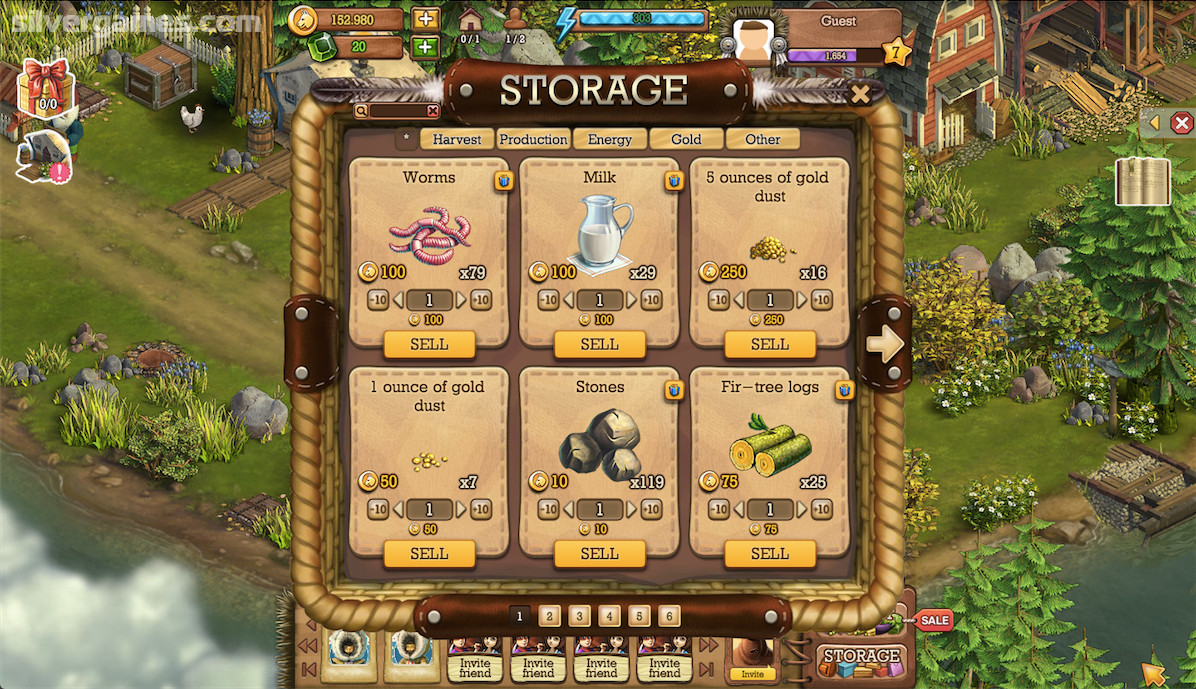Show the Gold category tab
Image resolution: width=1196 pixels, height=689 pixels.
tap(686, 140)
